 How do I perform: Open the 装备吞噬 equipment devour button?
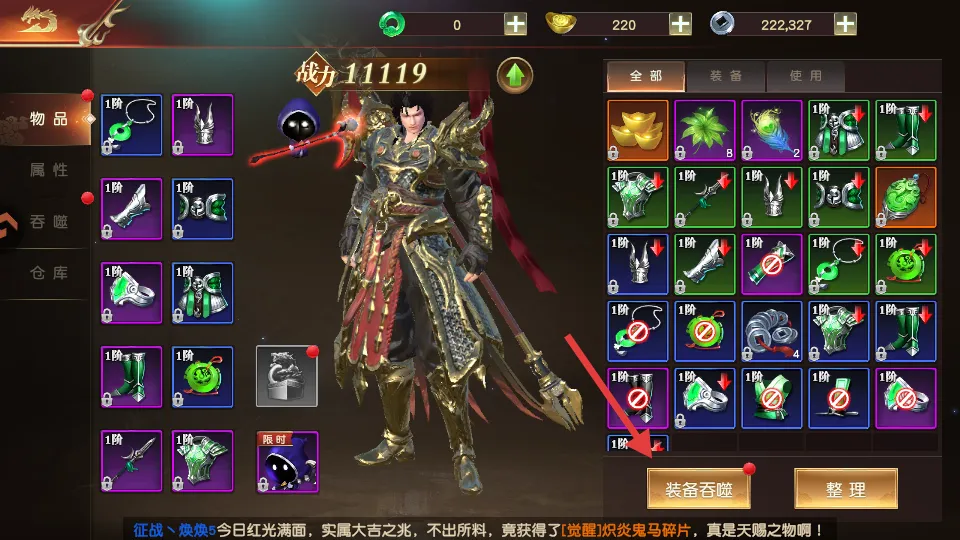point(698,489)
